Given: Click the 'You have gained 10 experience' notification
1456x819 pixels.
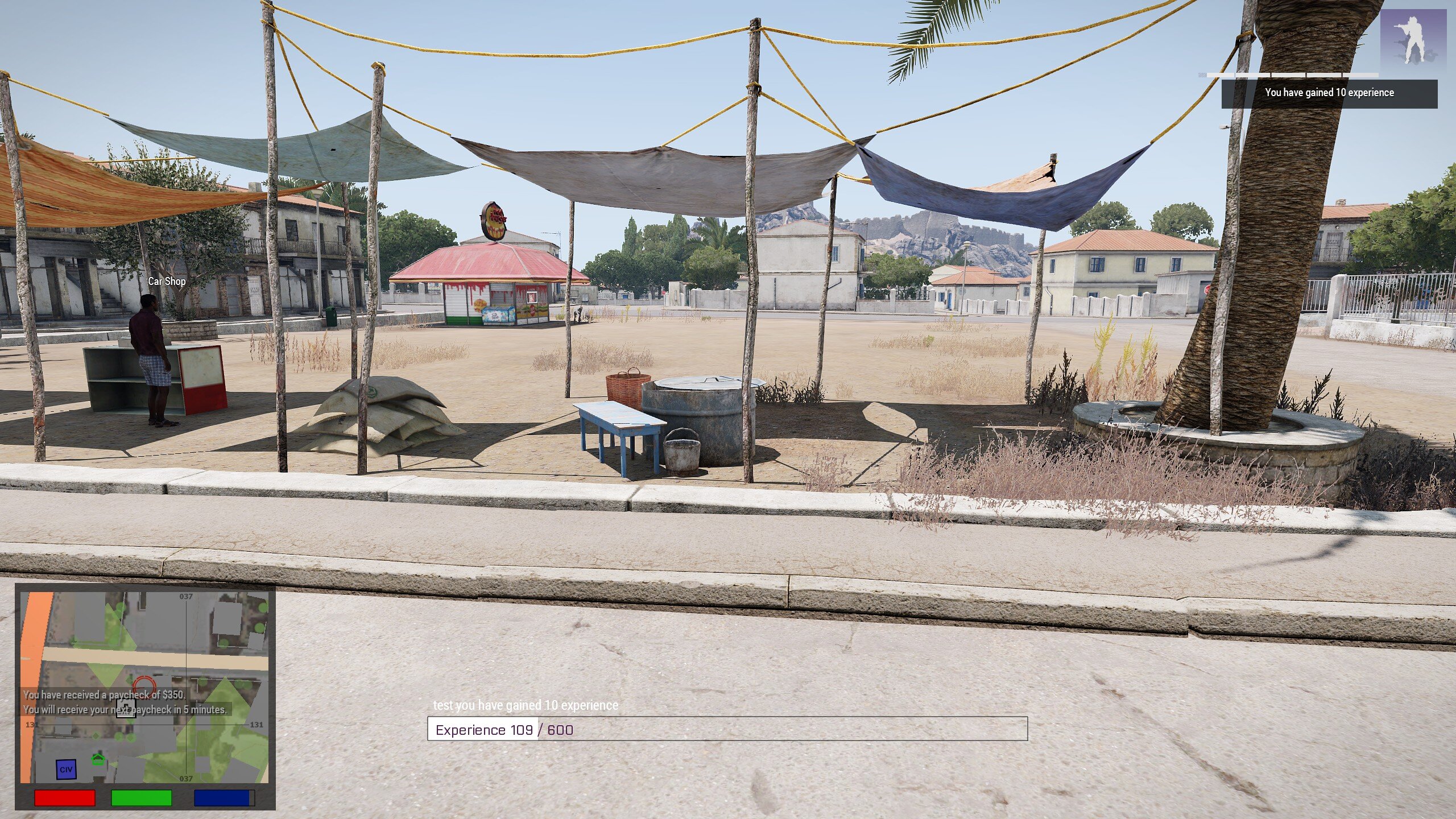Looking at the screenshot, I should [1329, 93].
